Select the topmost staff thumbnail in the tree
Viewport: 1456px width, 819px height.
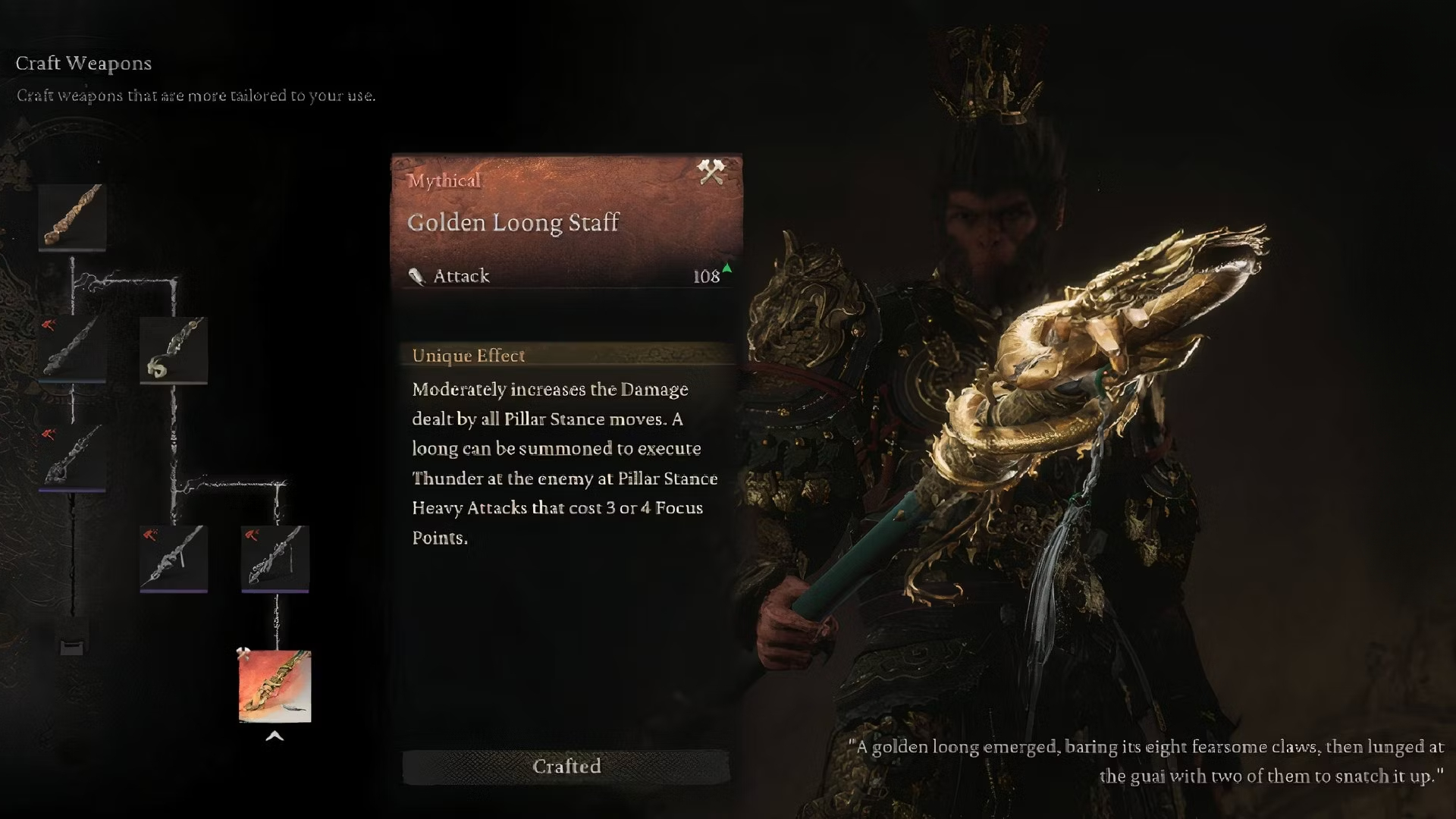coord(72,216)
